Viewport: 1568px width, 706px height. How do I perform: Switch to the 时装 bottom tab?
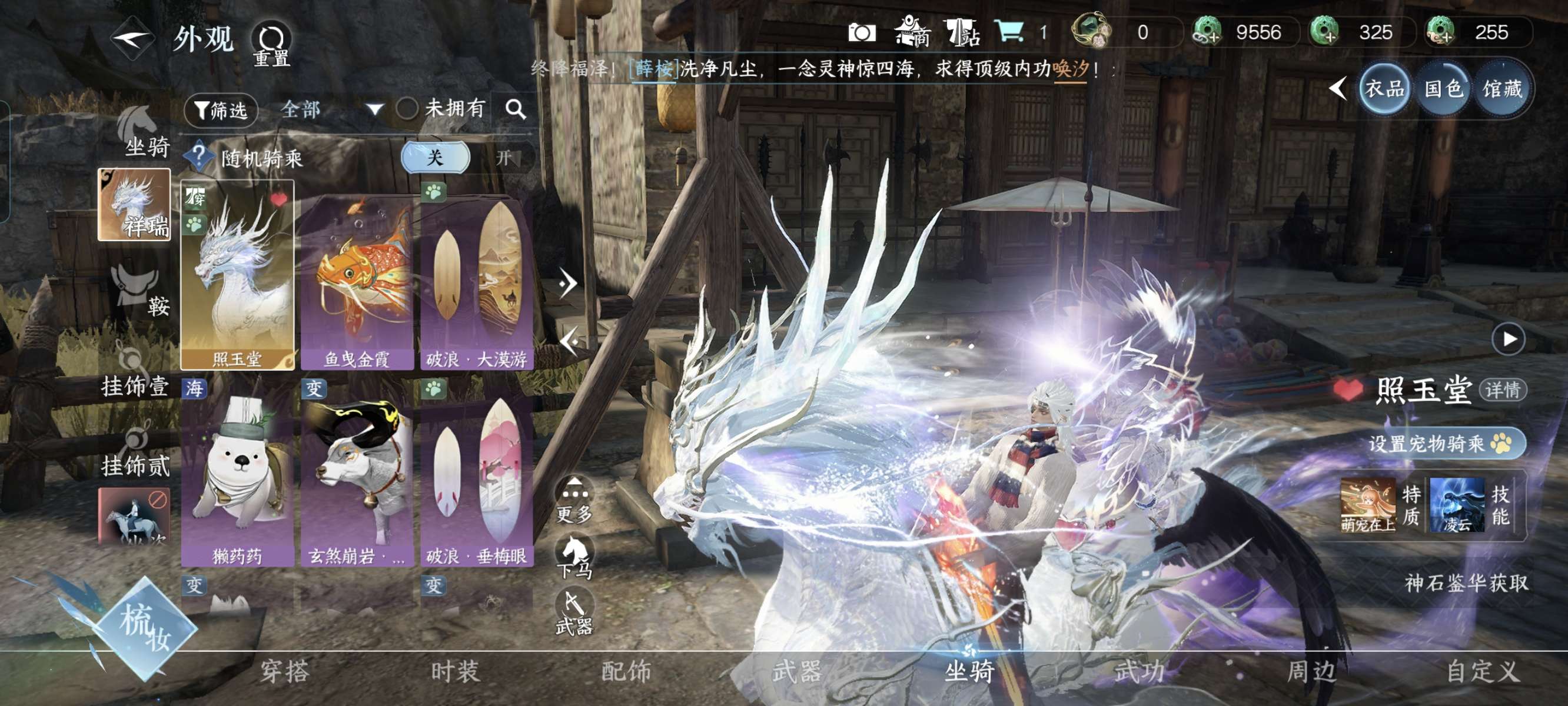click(456, 671)
